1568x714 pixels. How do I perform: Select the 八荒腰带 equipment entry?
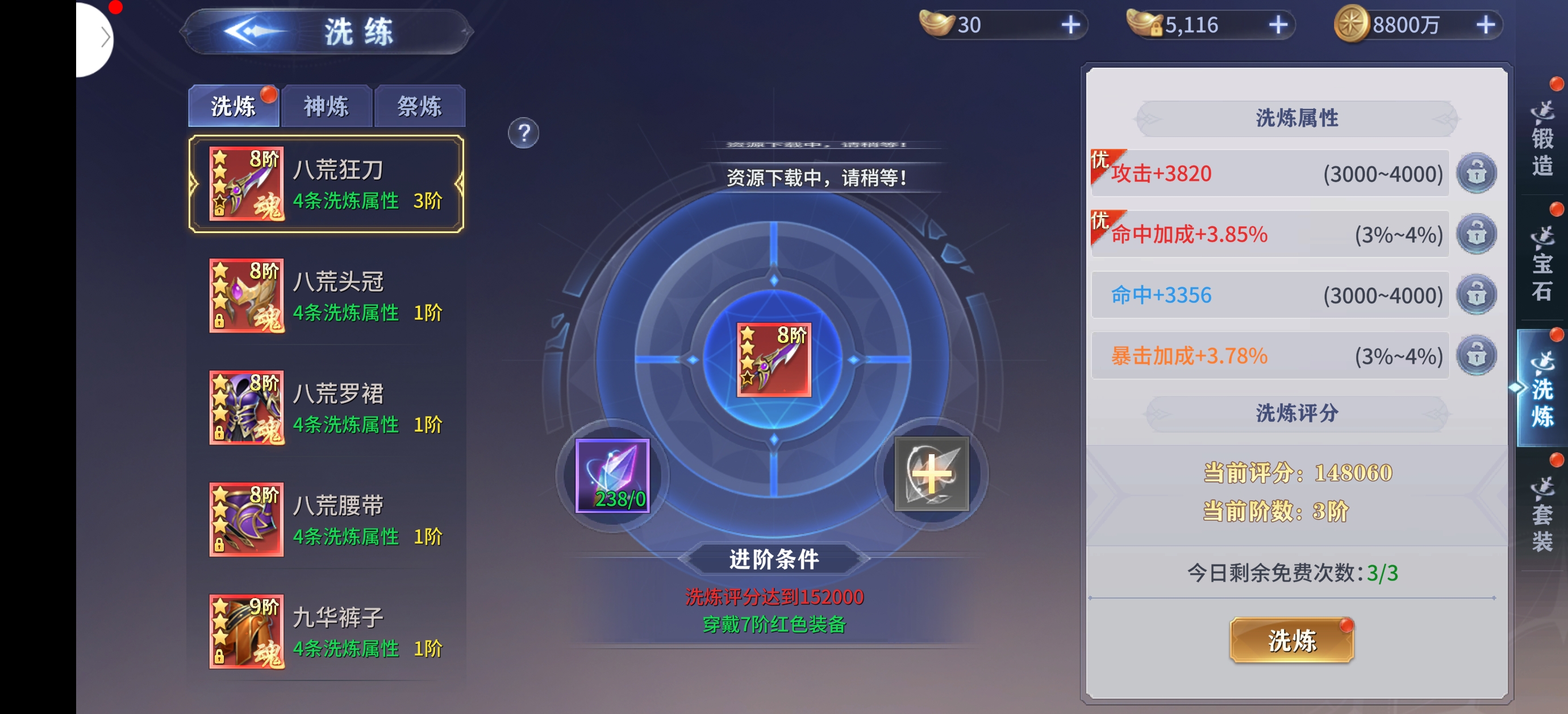pos(326,520)
